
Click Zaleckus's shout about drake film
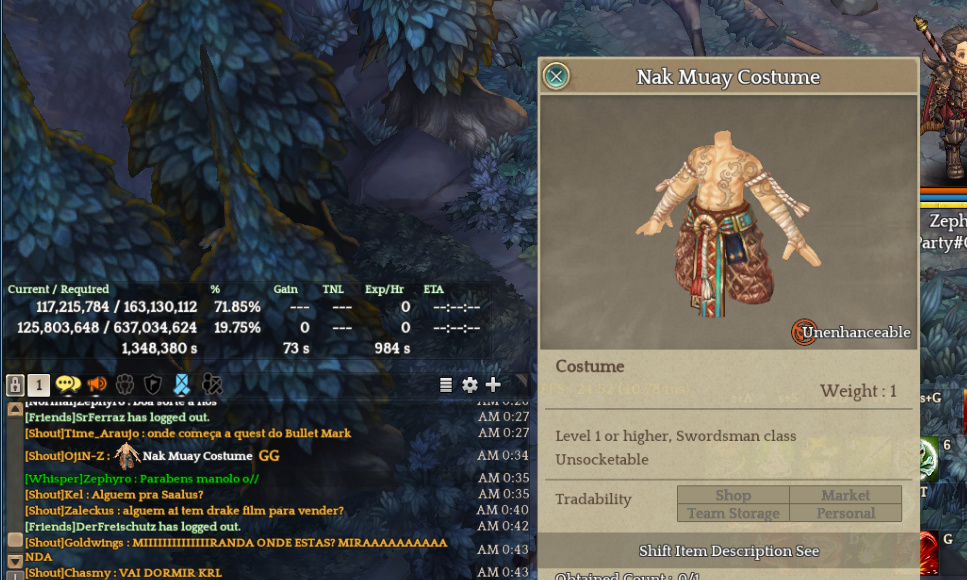click(x=184, y=511)
